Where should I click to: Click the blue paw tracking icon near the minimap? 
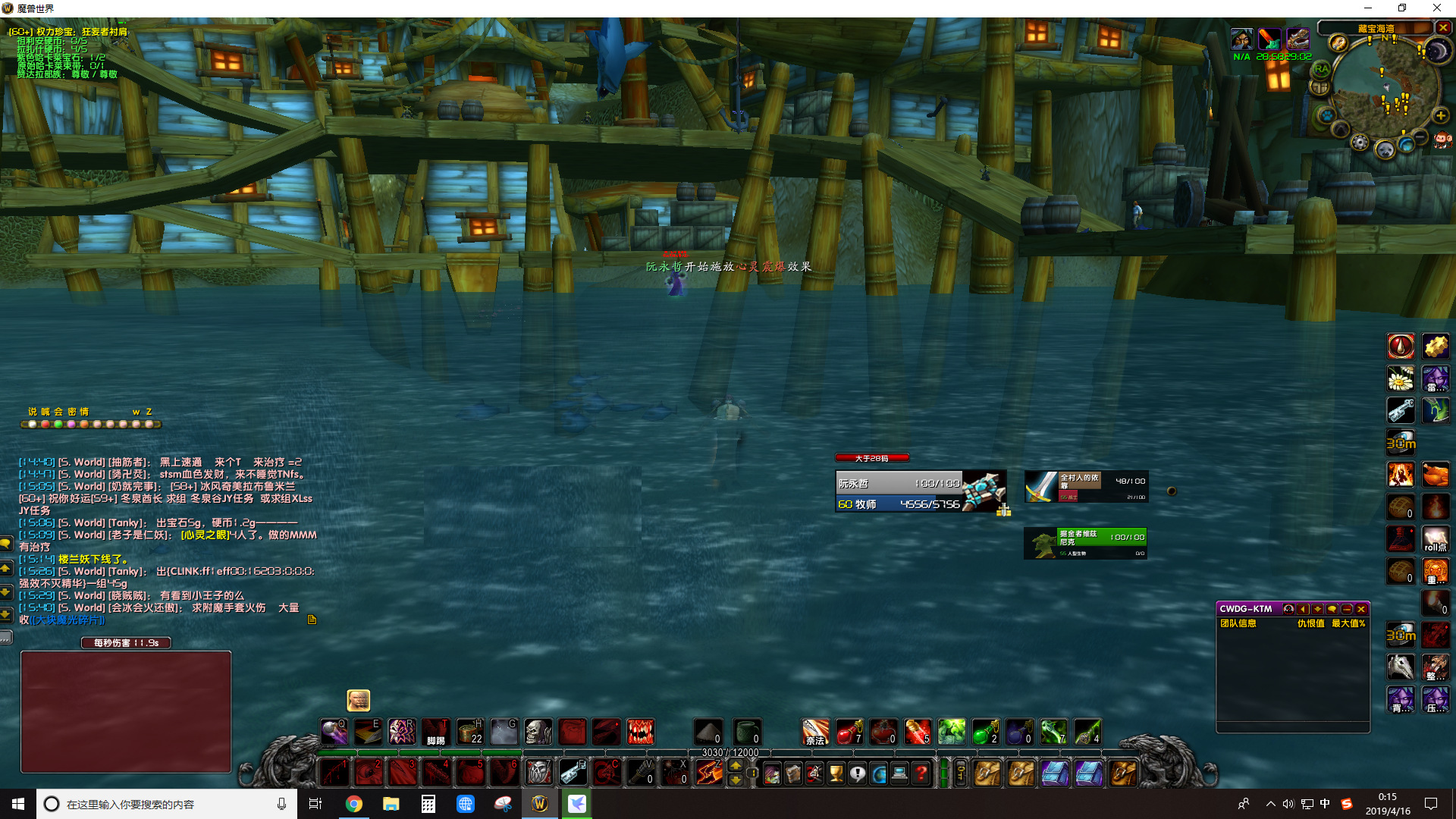click(1328, 115)
